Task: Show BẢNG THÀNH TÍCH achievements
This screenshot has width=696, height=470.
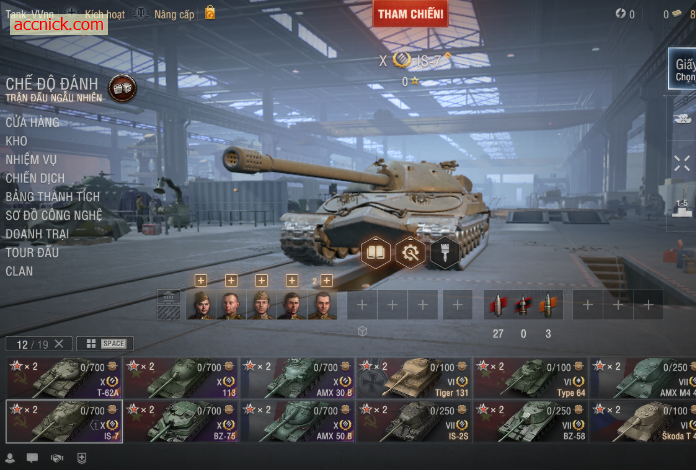Action: point(52,197)
